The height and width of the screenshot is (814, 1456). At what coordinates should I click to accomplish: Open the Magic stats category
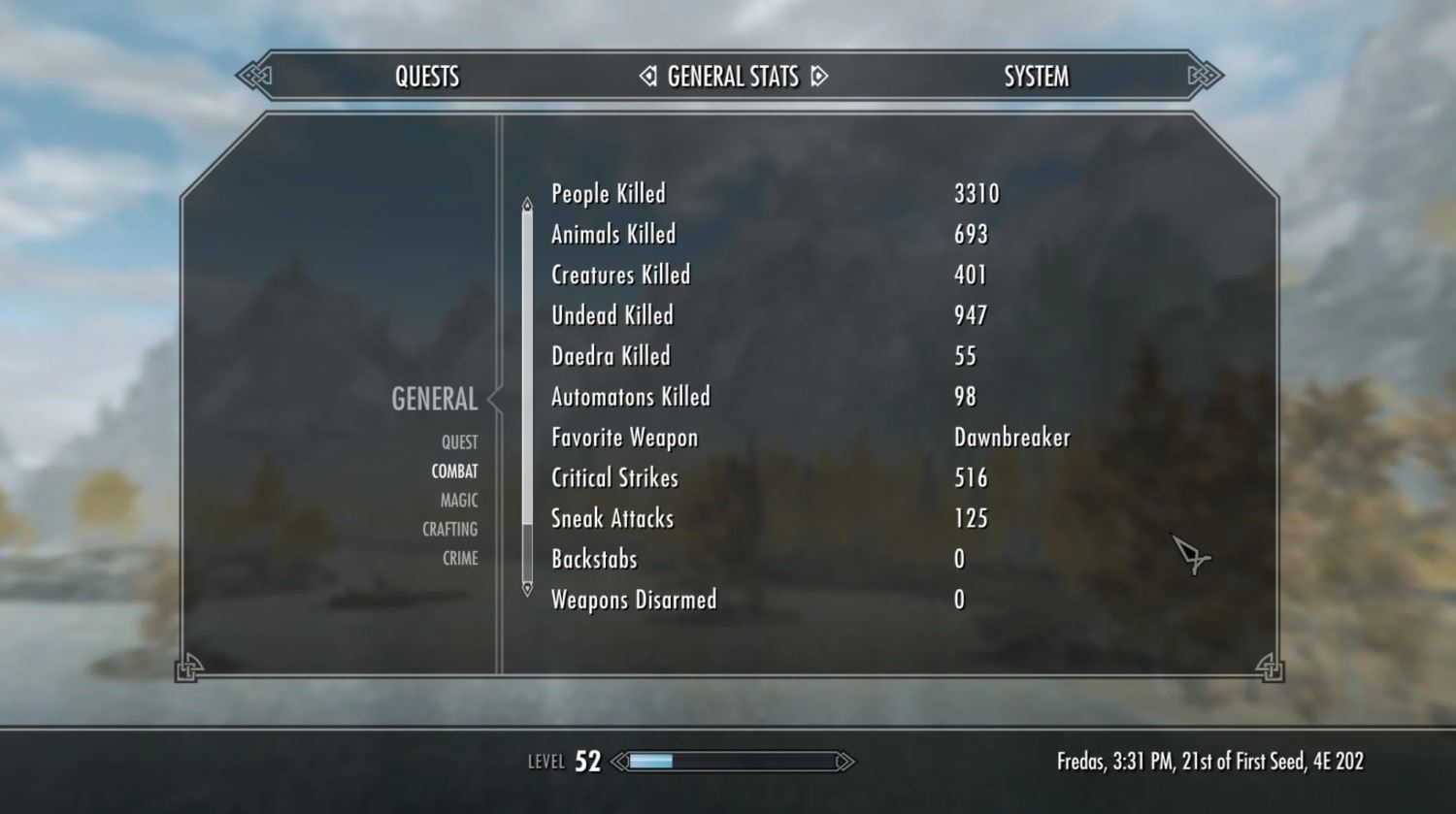point(458,501)
